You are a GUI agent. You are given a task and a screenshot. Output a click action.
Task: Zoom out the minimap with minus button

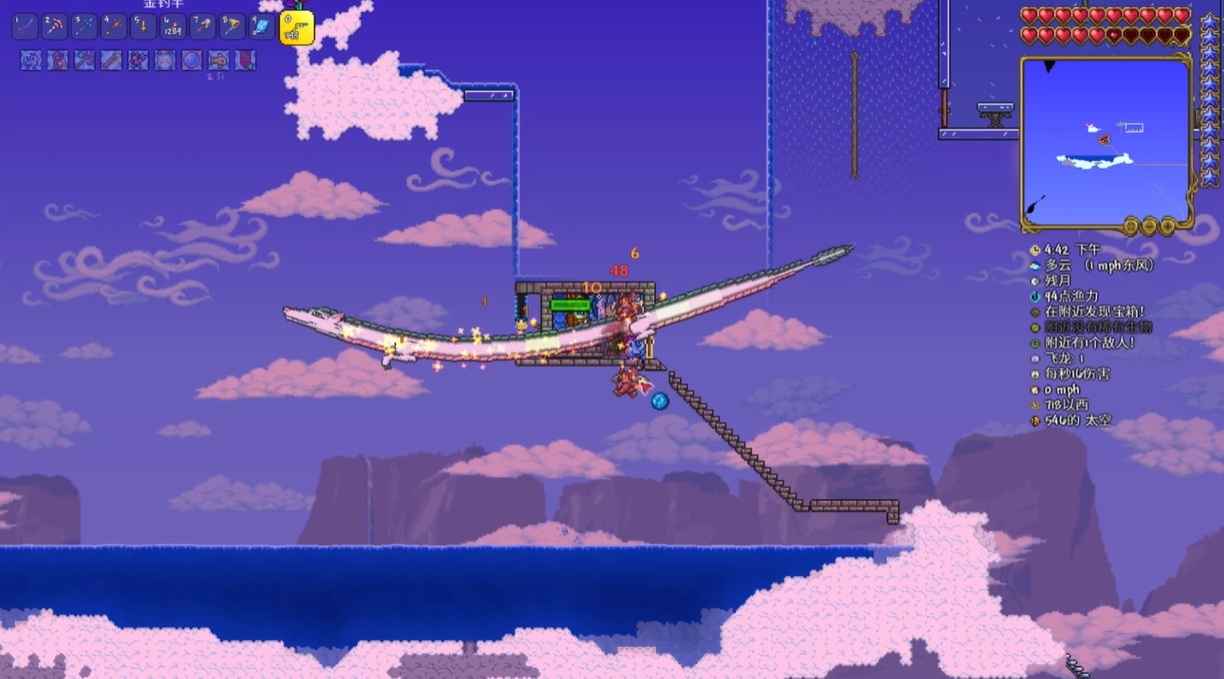point(1149,226)
